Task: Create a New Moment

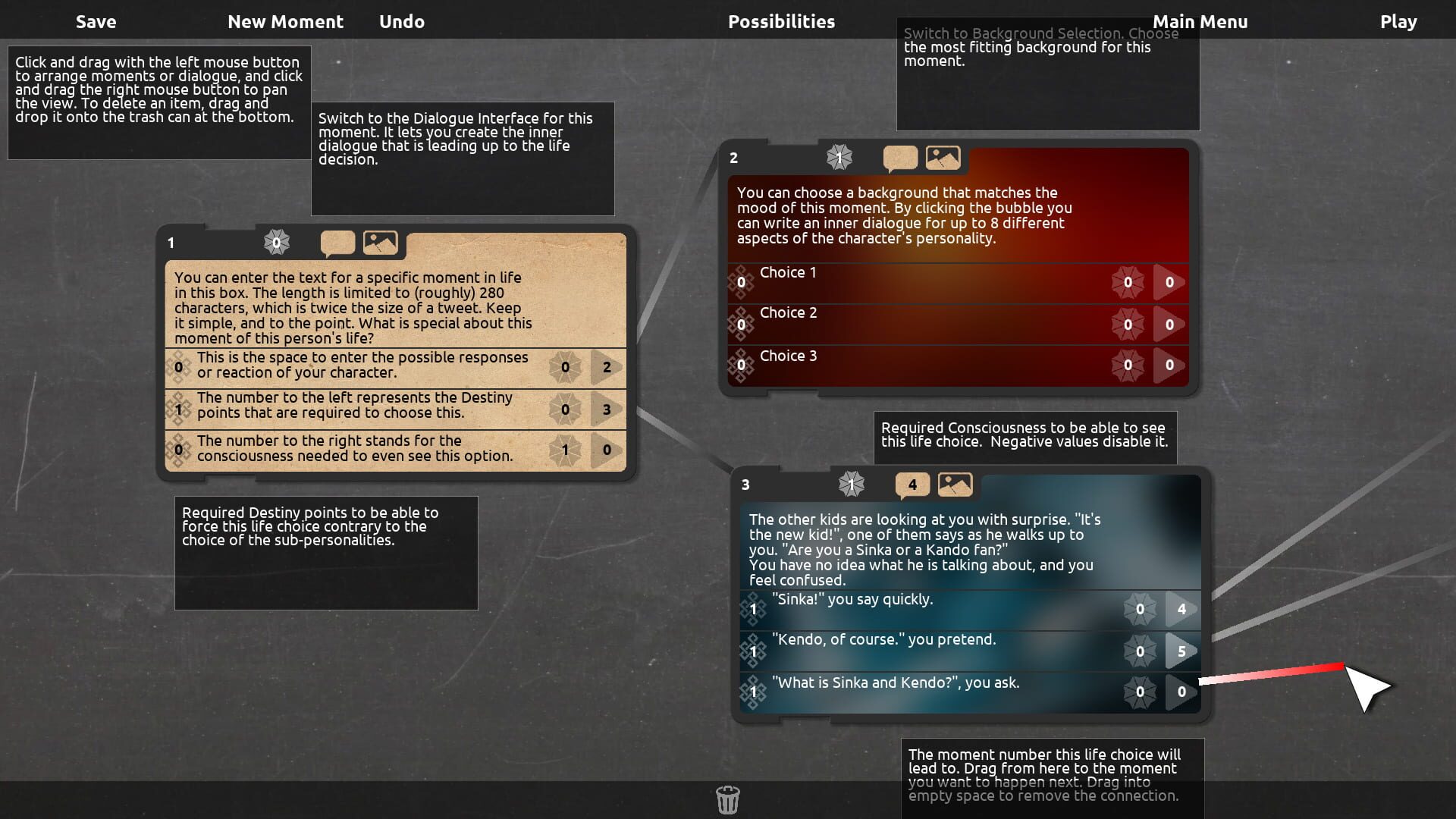Action: (285, 21)
